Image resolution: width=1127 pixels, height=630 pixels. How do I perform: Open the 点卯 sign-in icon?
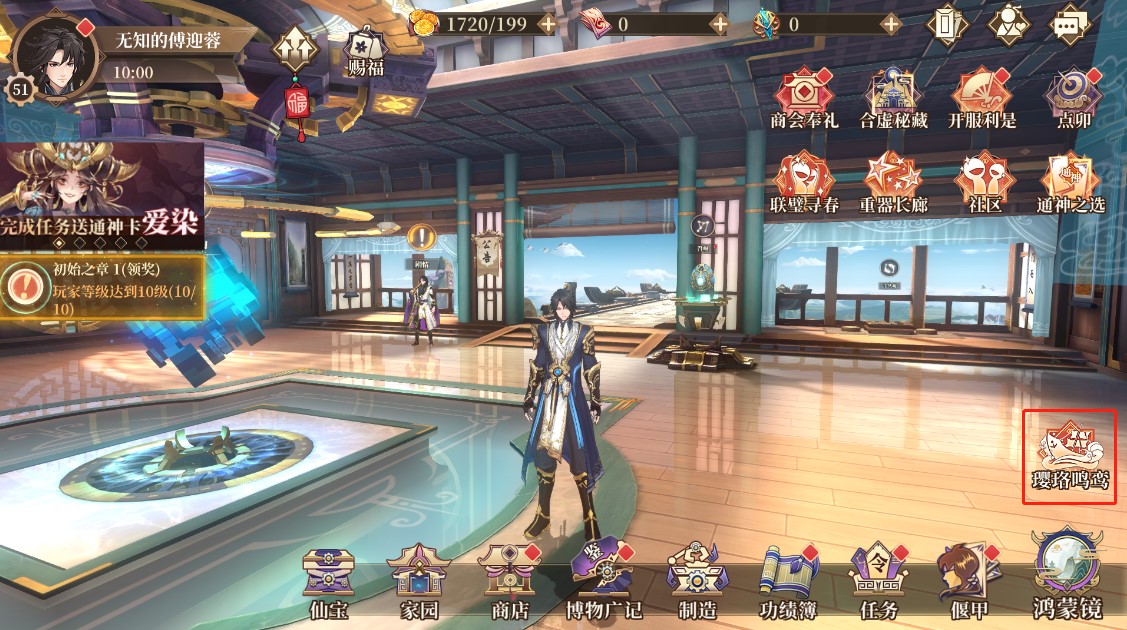click(1073, 98)
